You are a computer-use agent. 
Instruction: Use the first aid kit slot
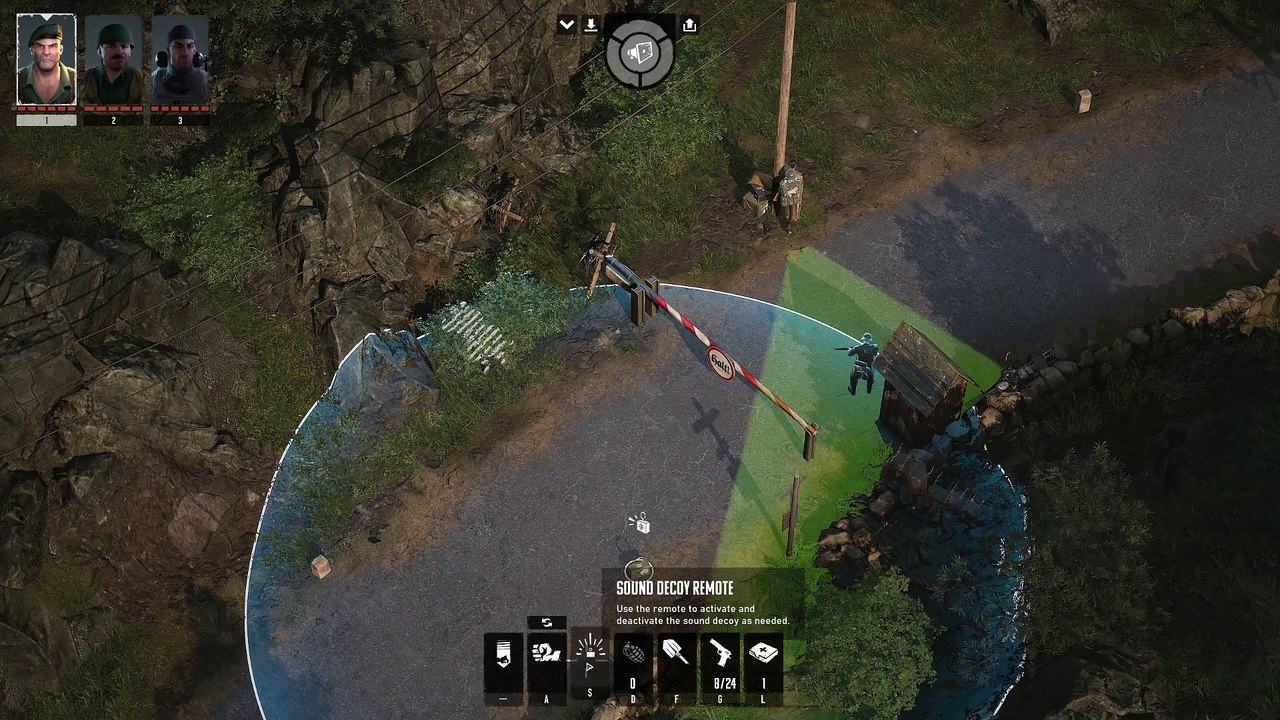[x=763, y=661]
